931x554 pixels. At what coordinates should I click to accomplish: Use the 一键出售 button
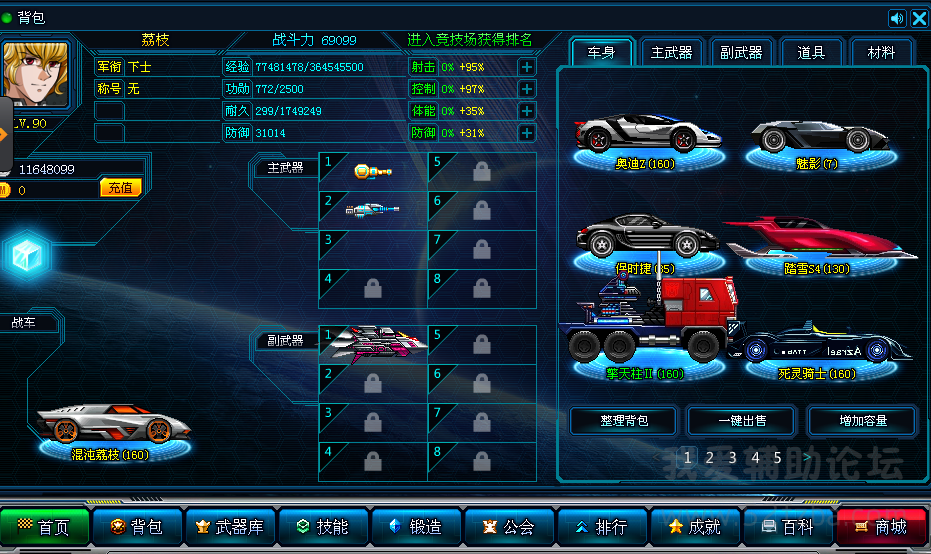(743, 420)
